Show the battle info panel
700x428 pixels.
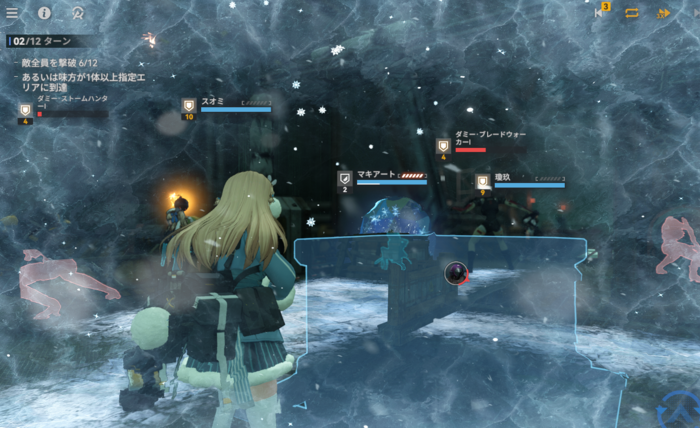click(x=44, y=13)
